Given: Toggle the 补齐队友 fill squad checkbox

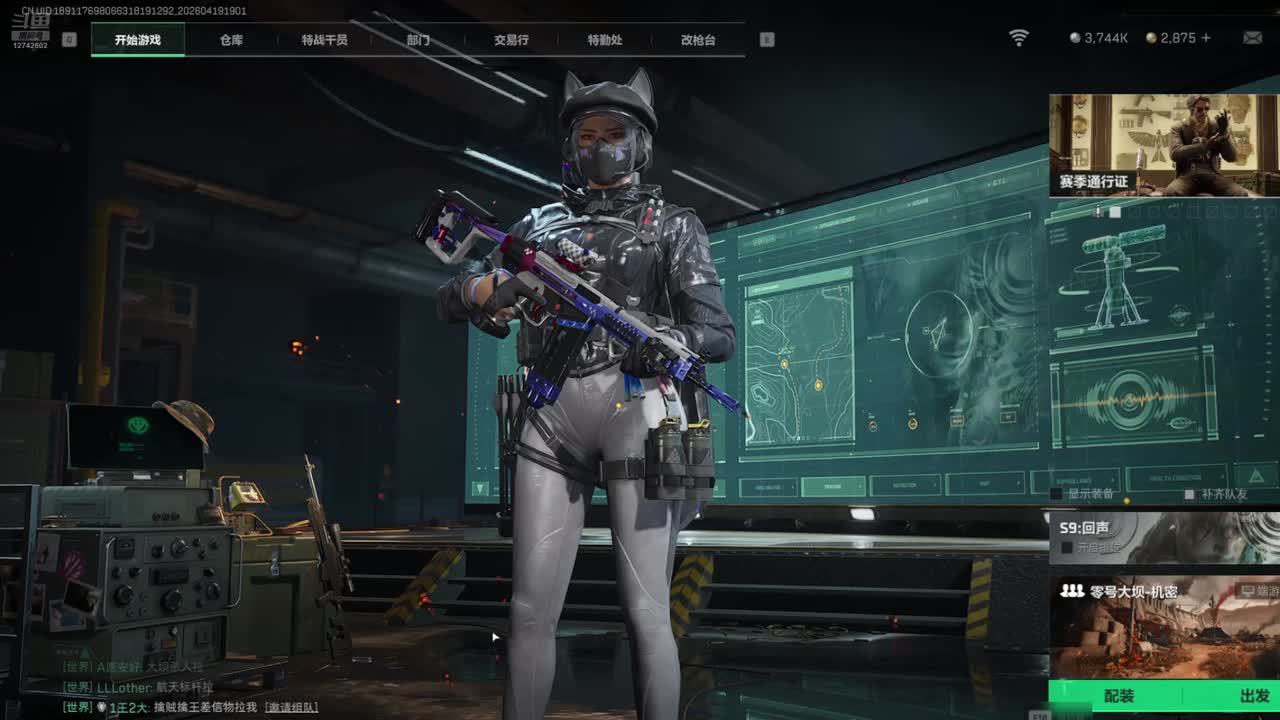Looking at the screenshot, I should point(1189,494).
